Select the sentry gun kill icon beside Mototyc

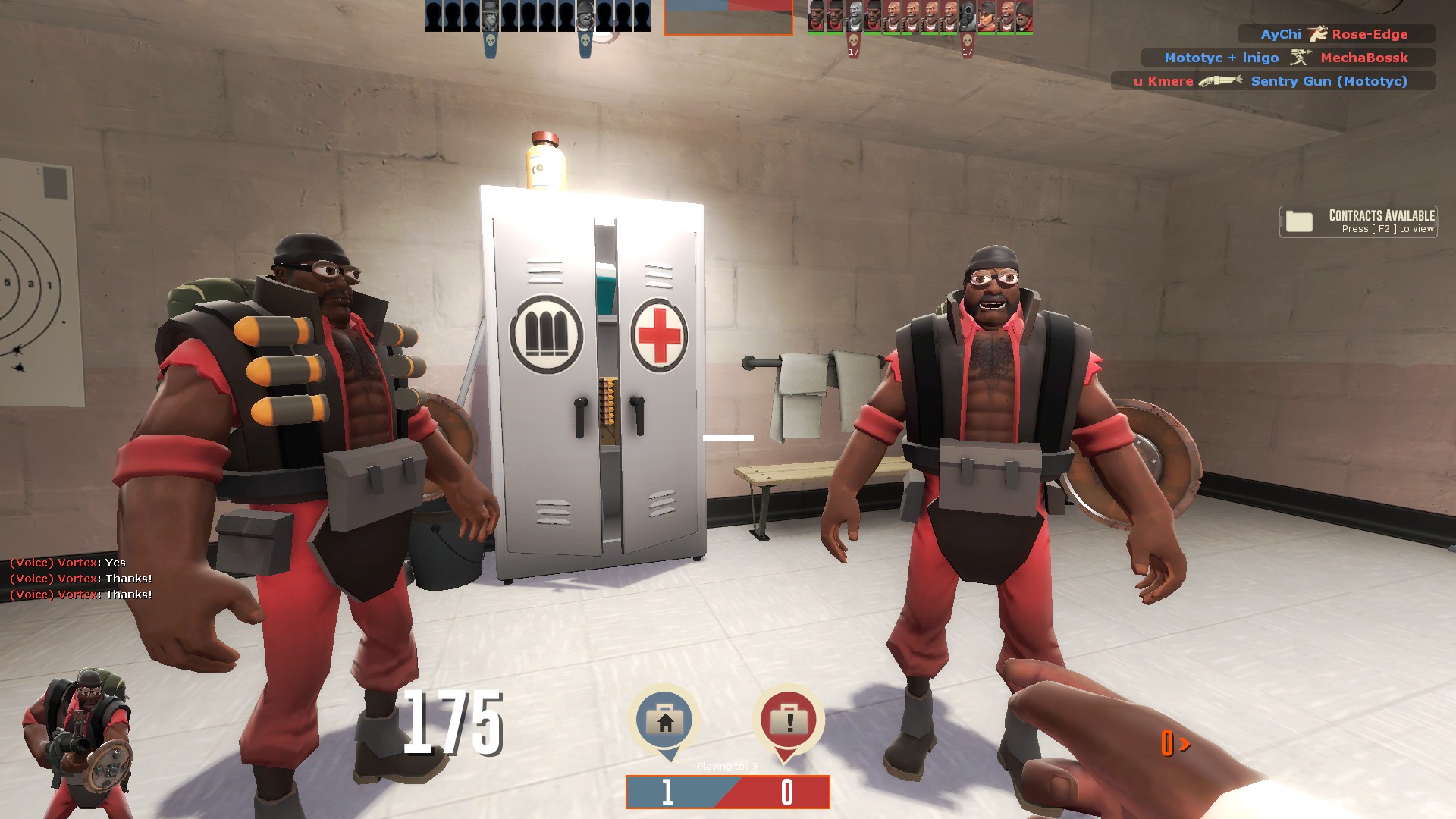1301,58
